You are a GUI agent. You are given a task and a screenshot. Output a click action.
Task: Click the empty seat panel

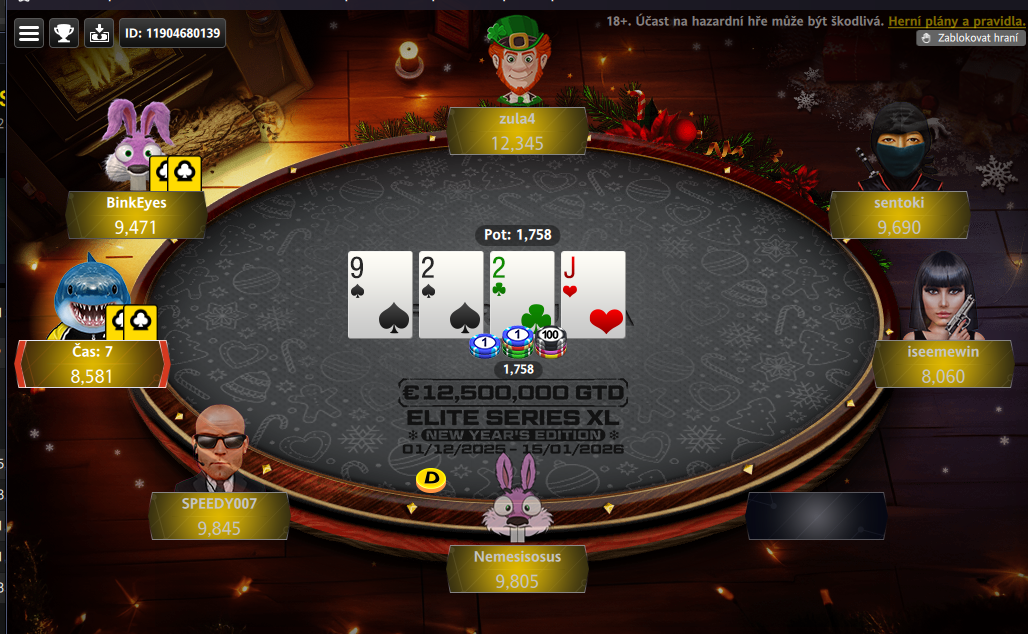coord(816,516)
